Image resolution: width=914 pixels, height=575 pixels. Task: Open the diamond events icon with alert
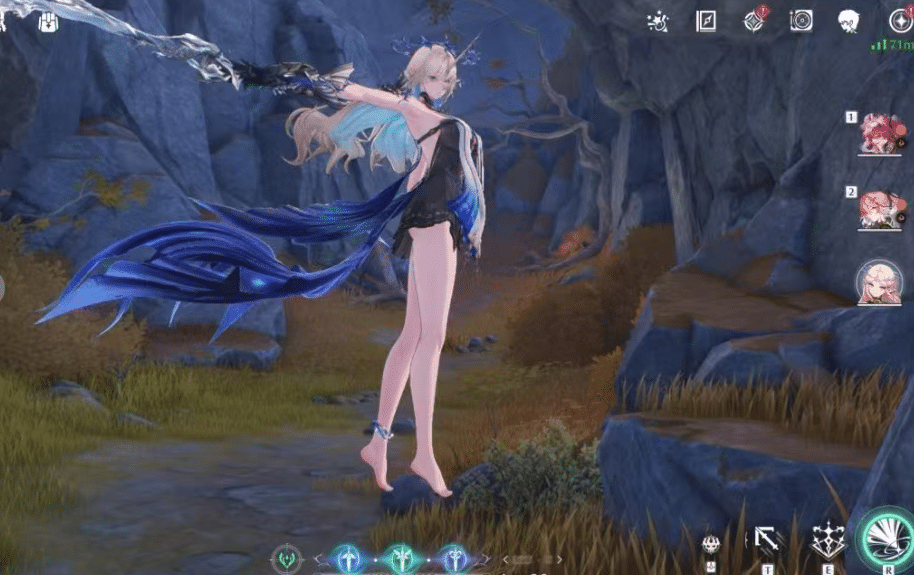(754, 20)
